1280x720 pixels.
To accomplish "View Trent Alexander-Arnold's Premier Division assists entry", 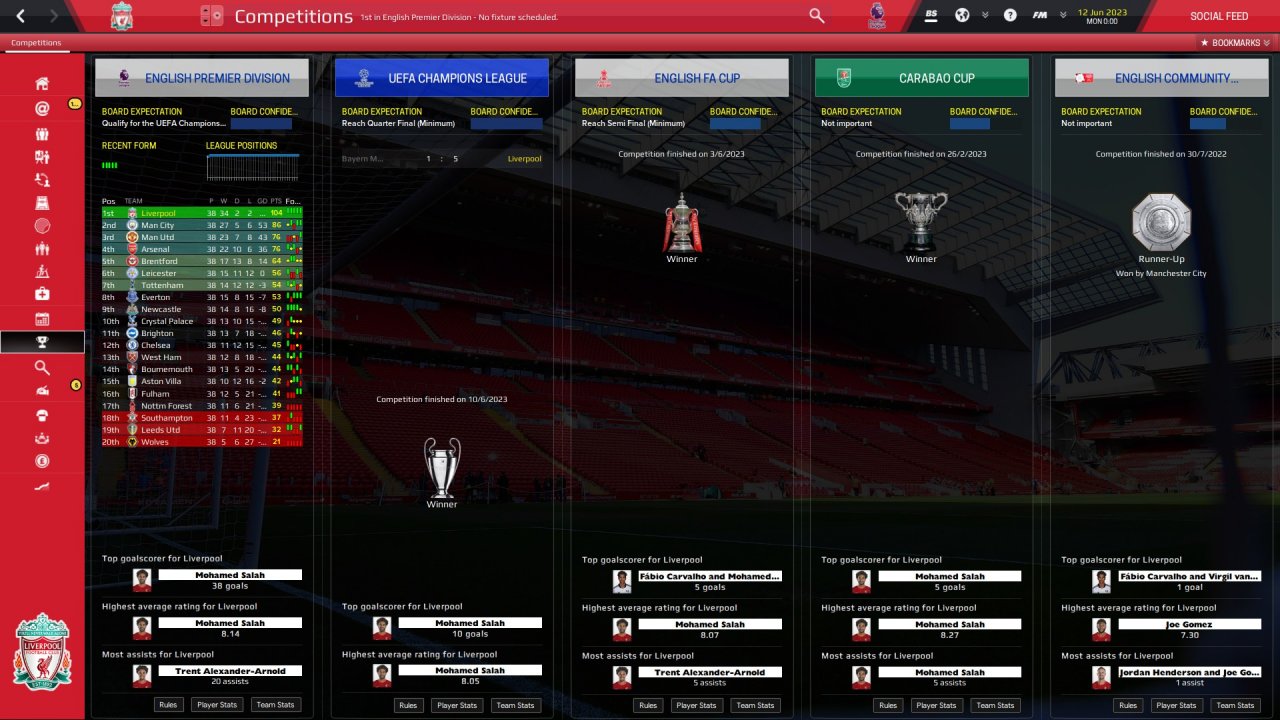I will click(230, 672).
